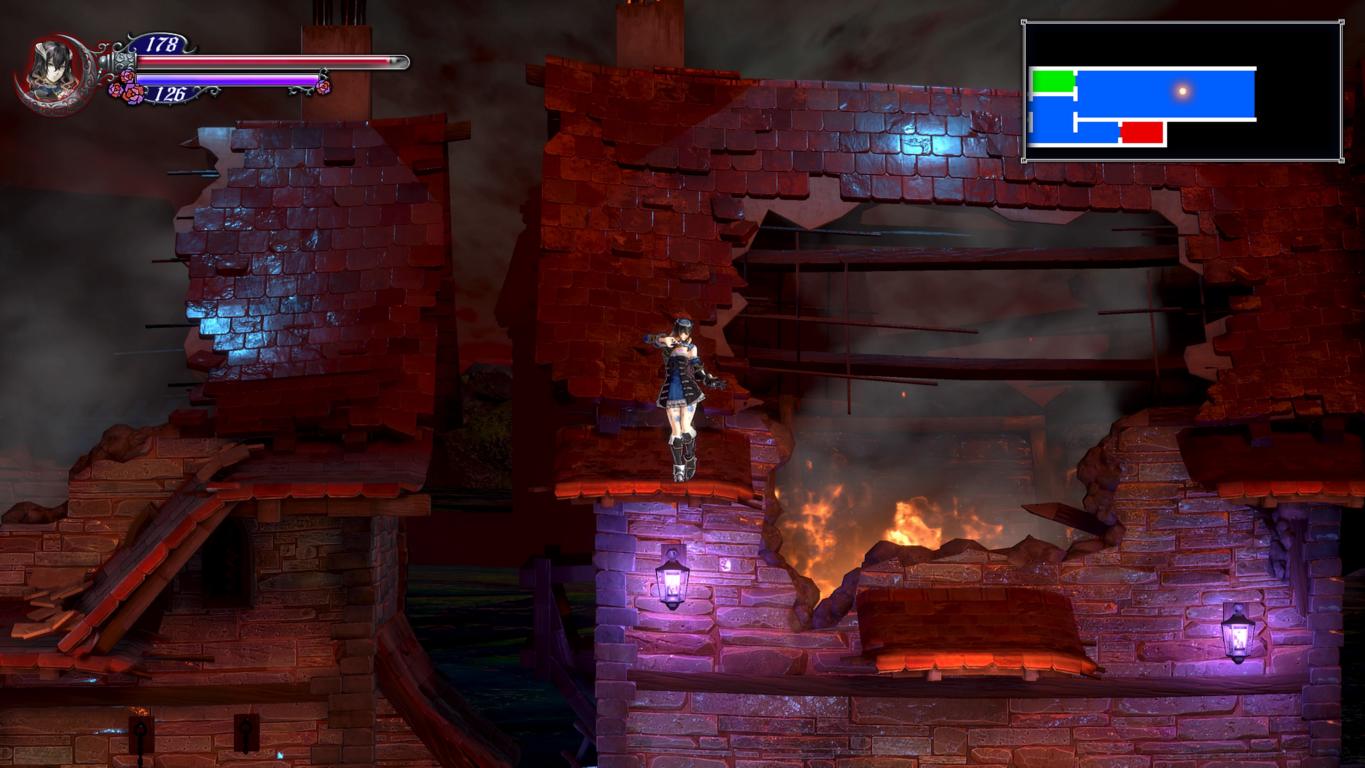
Task: Select the red room on the minimap
Action: tap(1142, 132)
